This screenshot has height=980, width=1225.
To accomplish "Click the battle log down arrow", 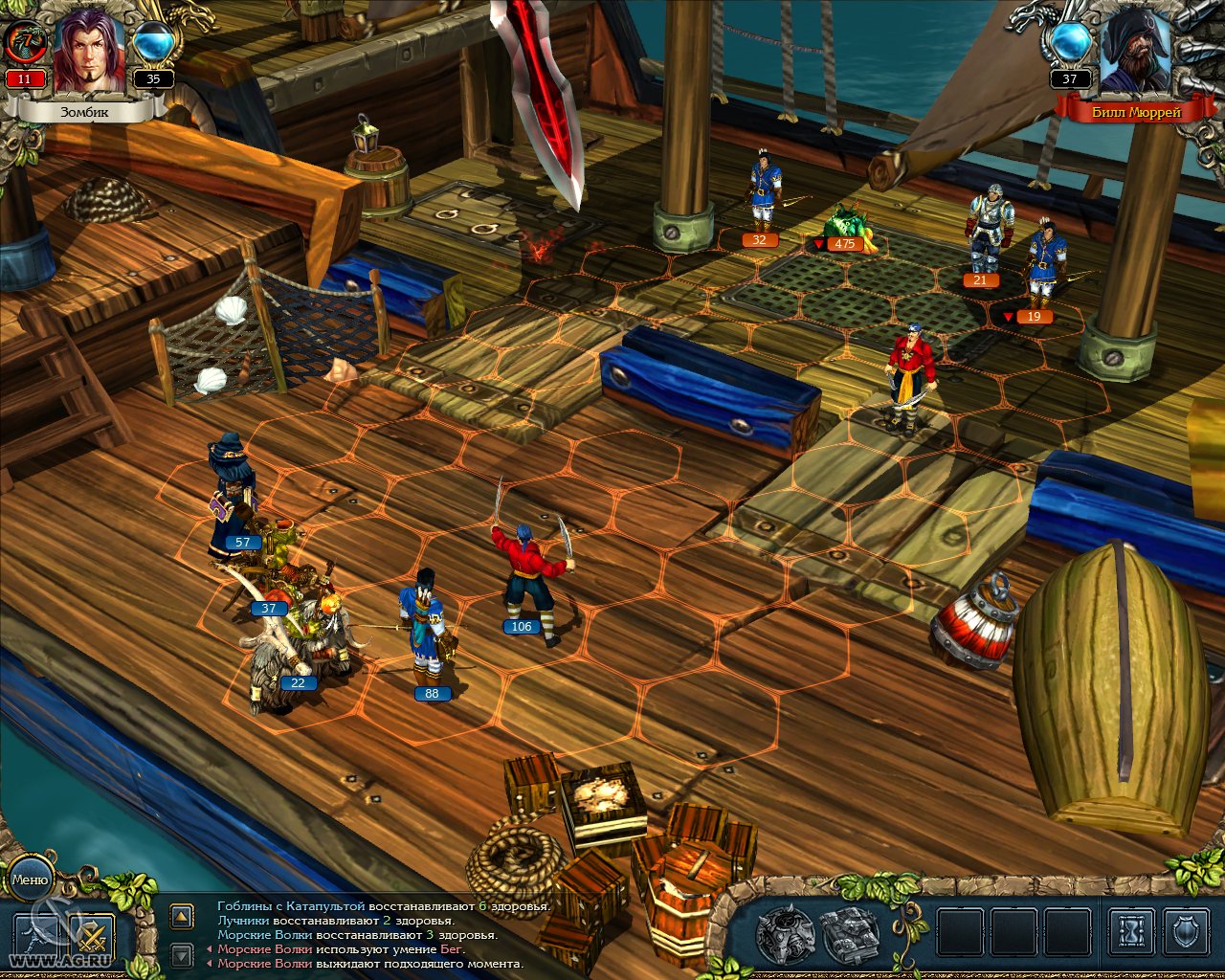I will [182, 954].
